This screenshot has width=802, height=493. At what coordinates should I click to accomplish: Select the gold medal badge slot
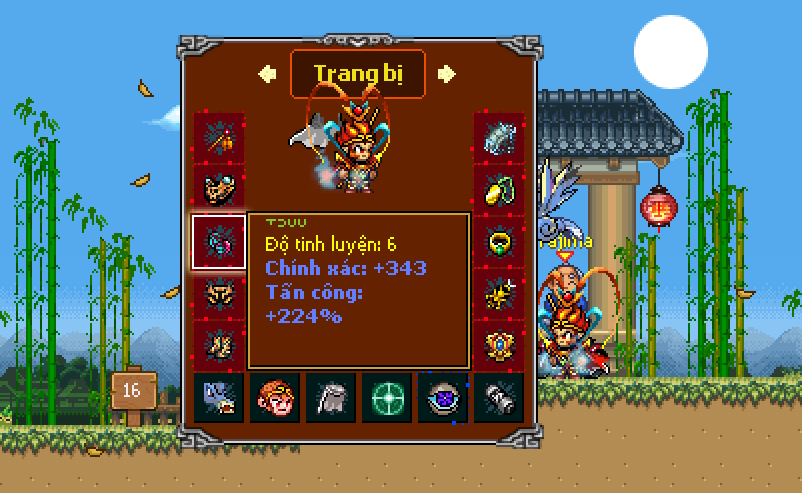tap(498, 345)
